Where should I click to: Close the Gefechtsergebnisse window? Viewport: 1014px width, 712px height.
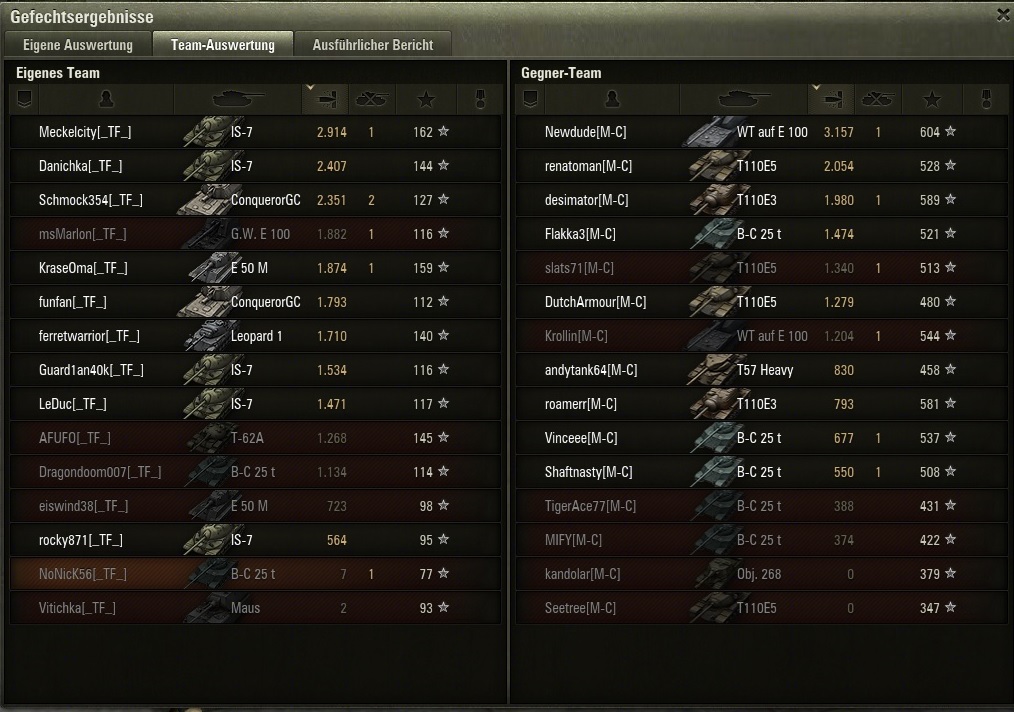coord(1003,15)
